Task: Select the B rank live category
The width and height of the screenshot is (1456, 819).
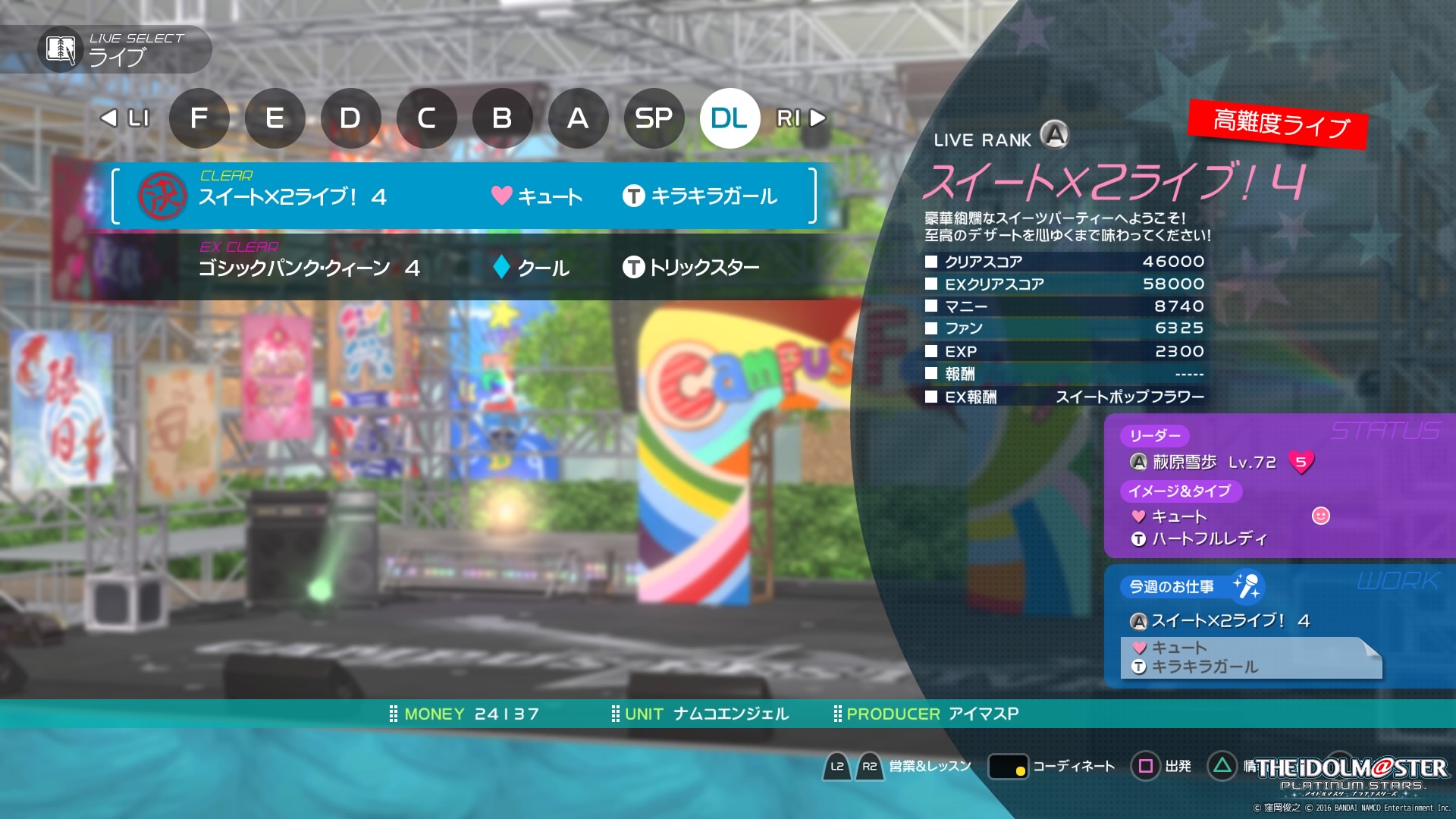Action: pos(502,118)
